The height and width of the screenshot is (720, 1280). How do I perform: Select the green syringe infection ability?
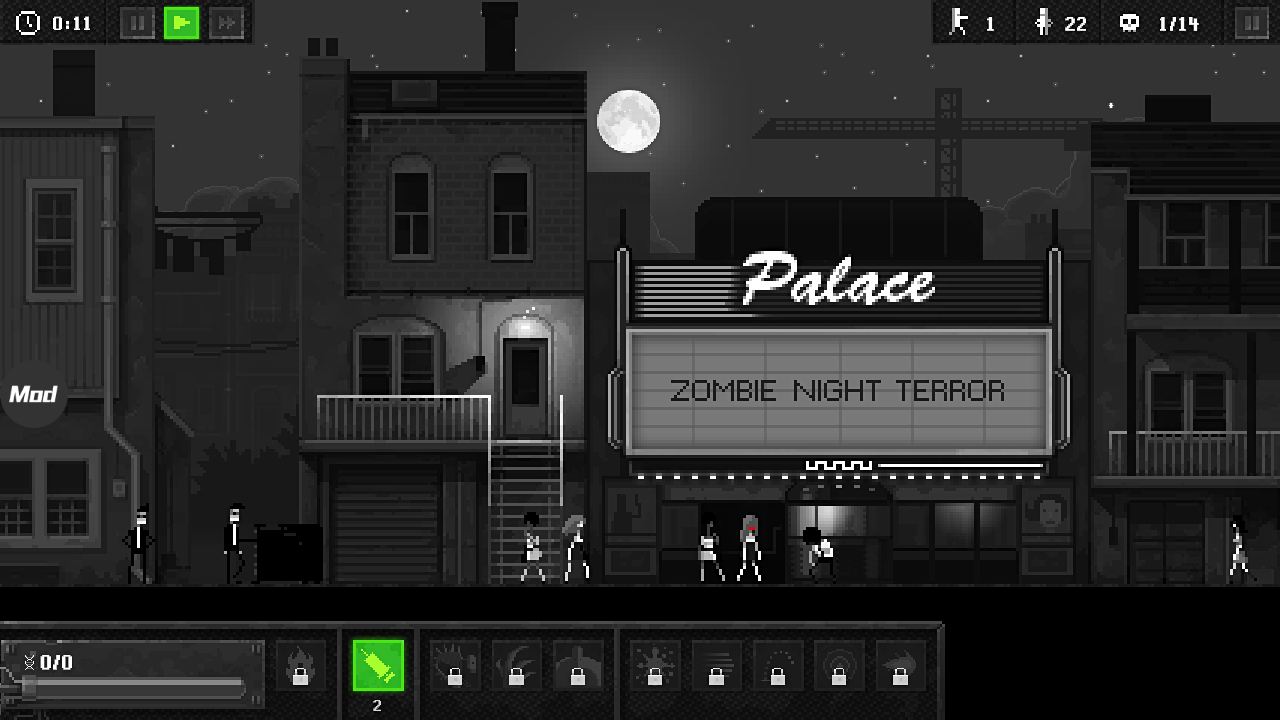(378, 665)
